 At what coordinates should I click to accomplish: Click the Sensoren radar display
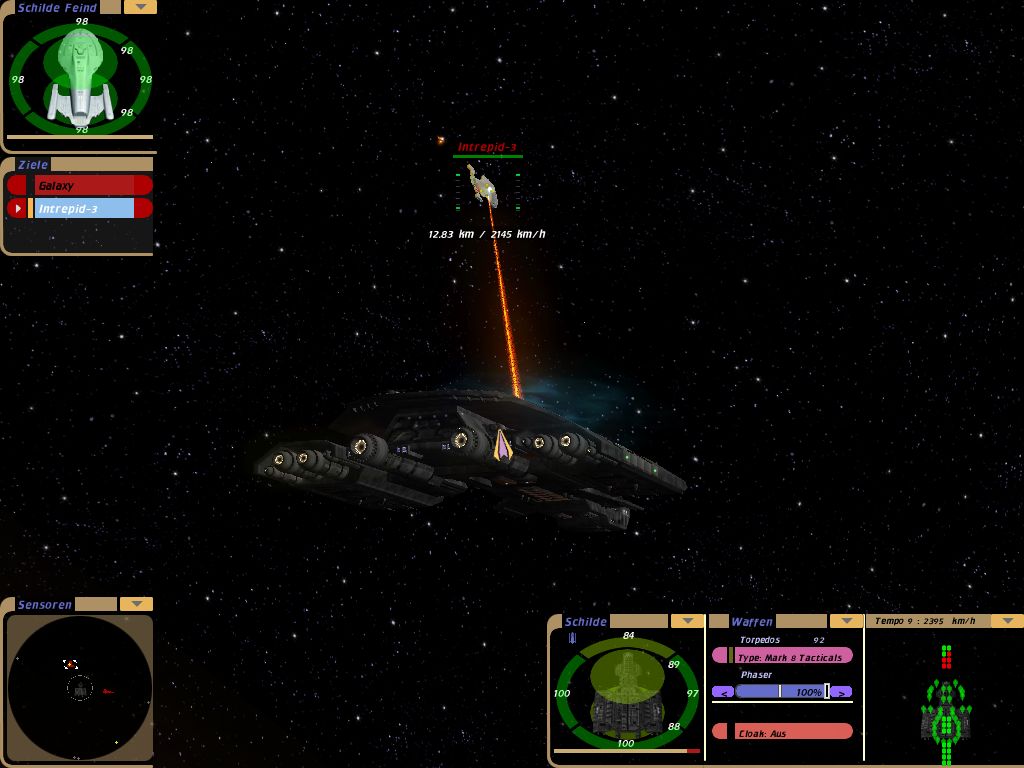click(80, 688)
